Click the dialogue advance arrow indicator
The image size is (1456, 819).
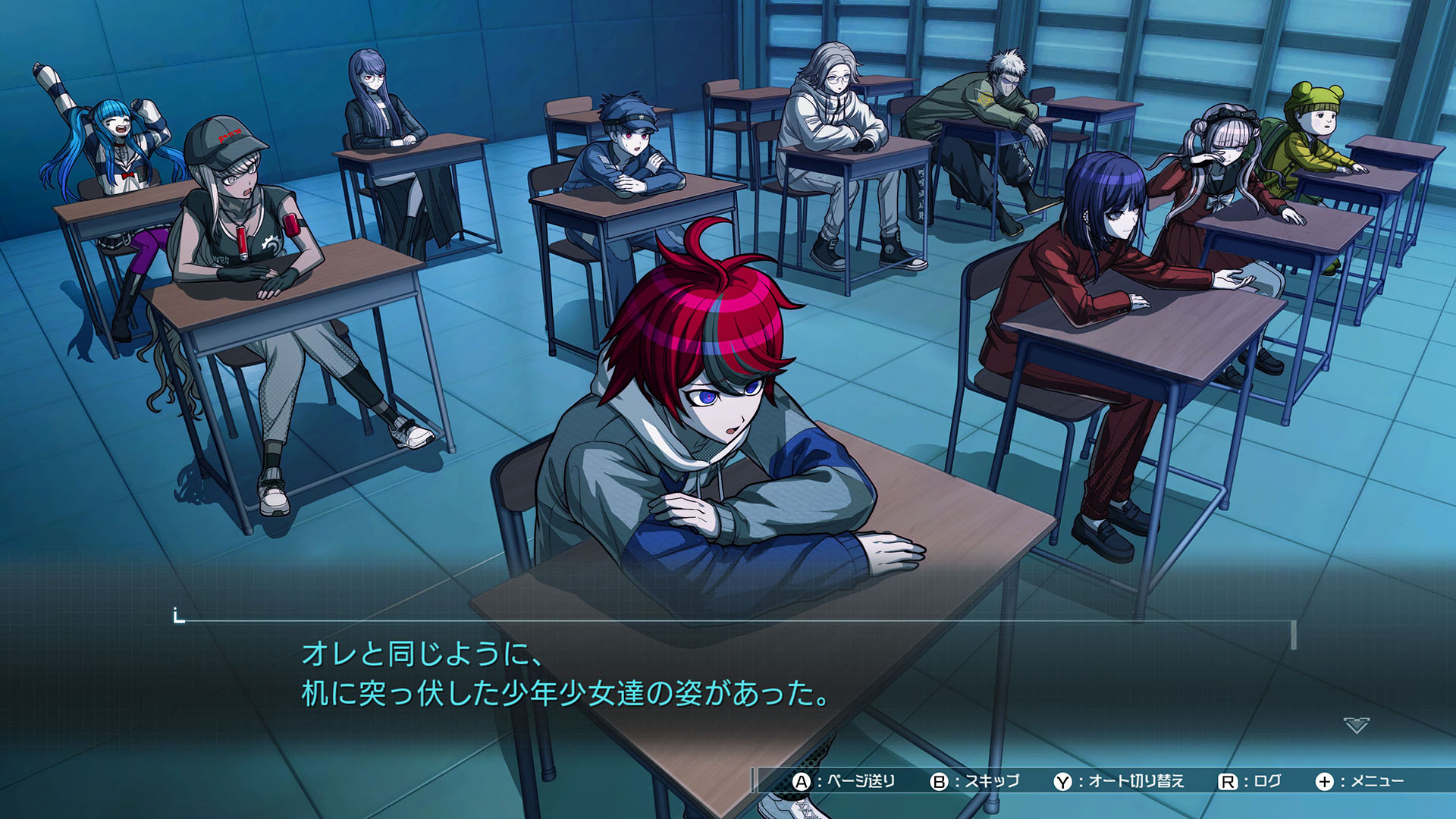tap(1356, 726)
